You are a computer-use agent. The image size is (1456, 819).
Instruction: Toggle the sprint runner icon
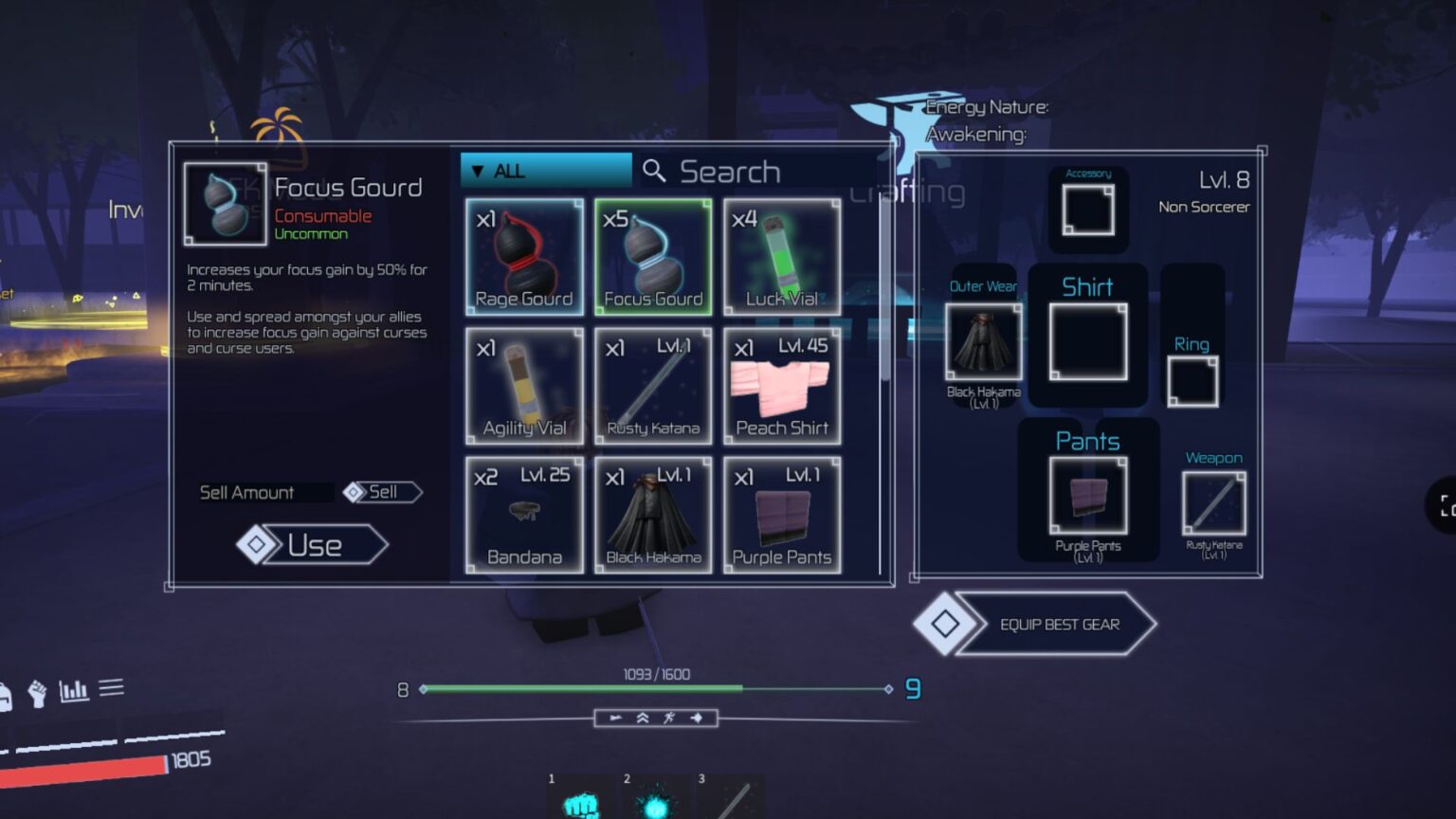[669, 718]
